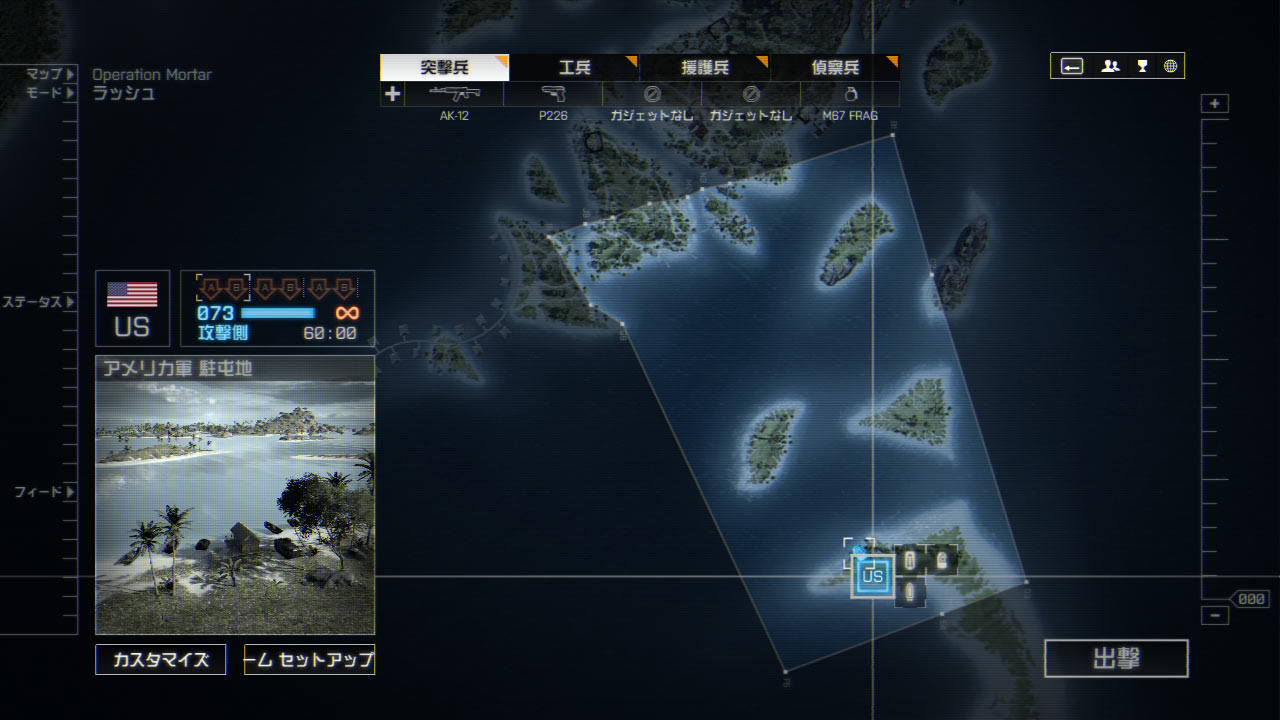Select the 工兵 (Engineer) class tab

(x=574, y=68)
